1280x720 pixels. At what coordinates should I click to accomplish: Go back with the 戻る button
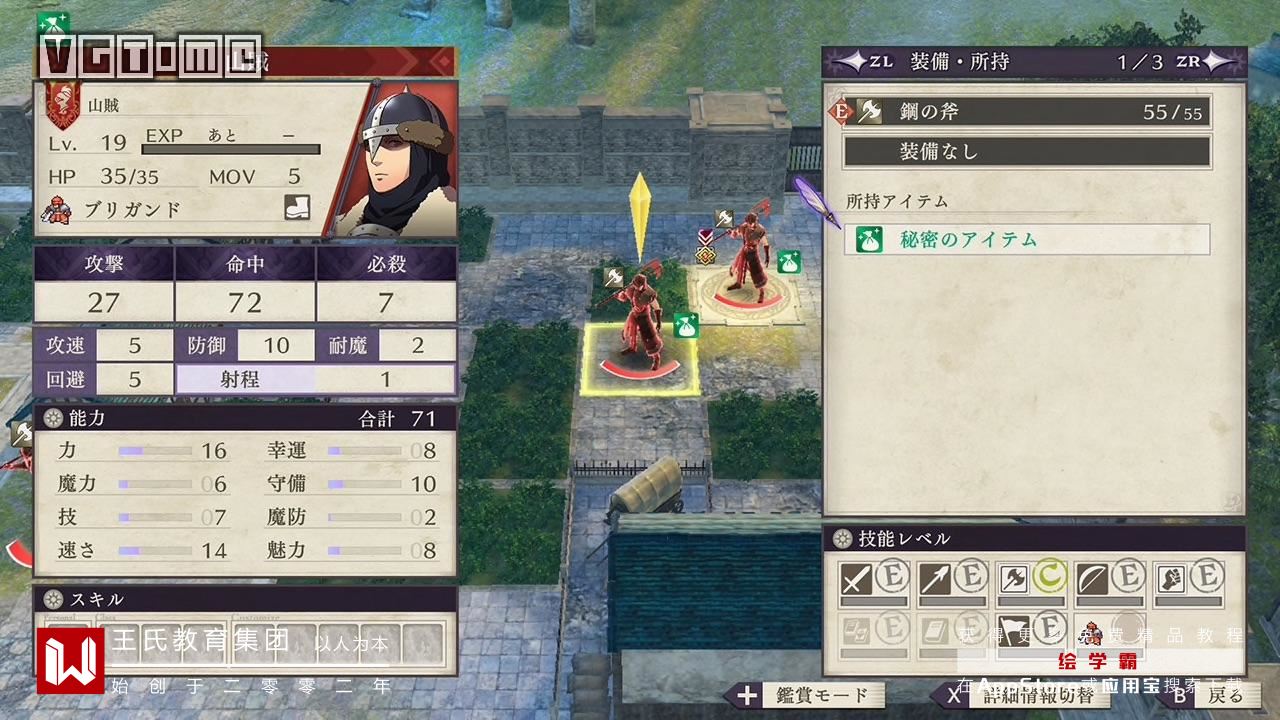tap(1209, 695)
